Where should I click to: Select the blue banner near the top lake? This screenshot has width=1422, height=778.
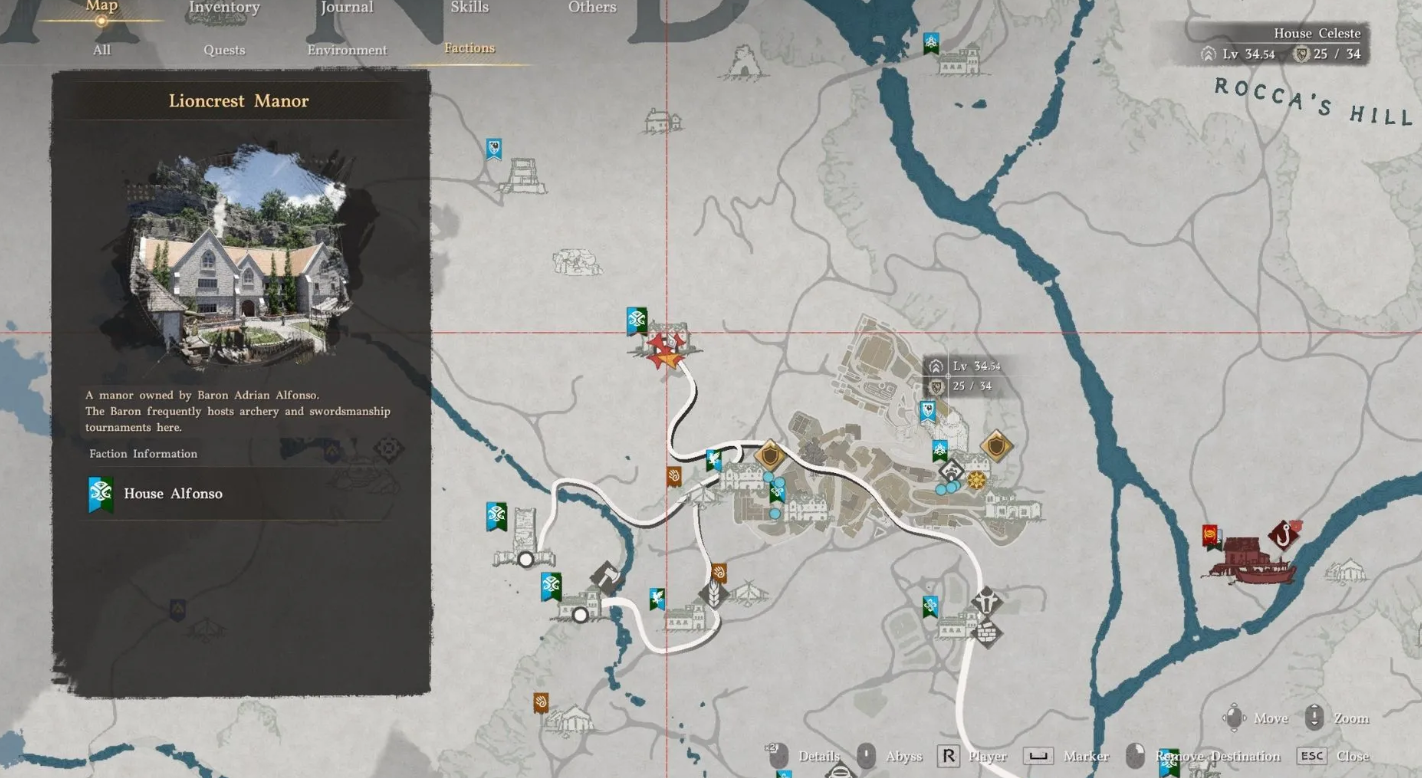point(931,43)
